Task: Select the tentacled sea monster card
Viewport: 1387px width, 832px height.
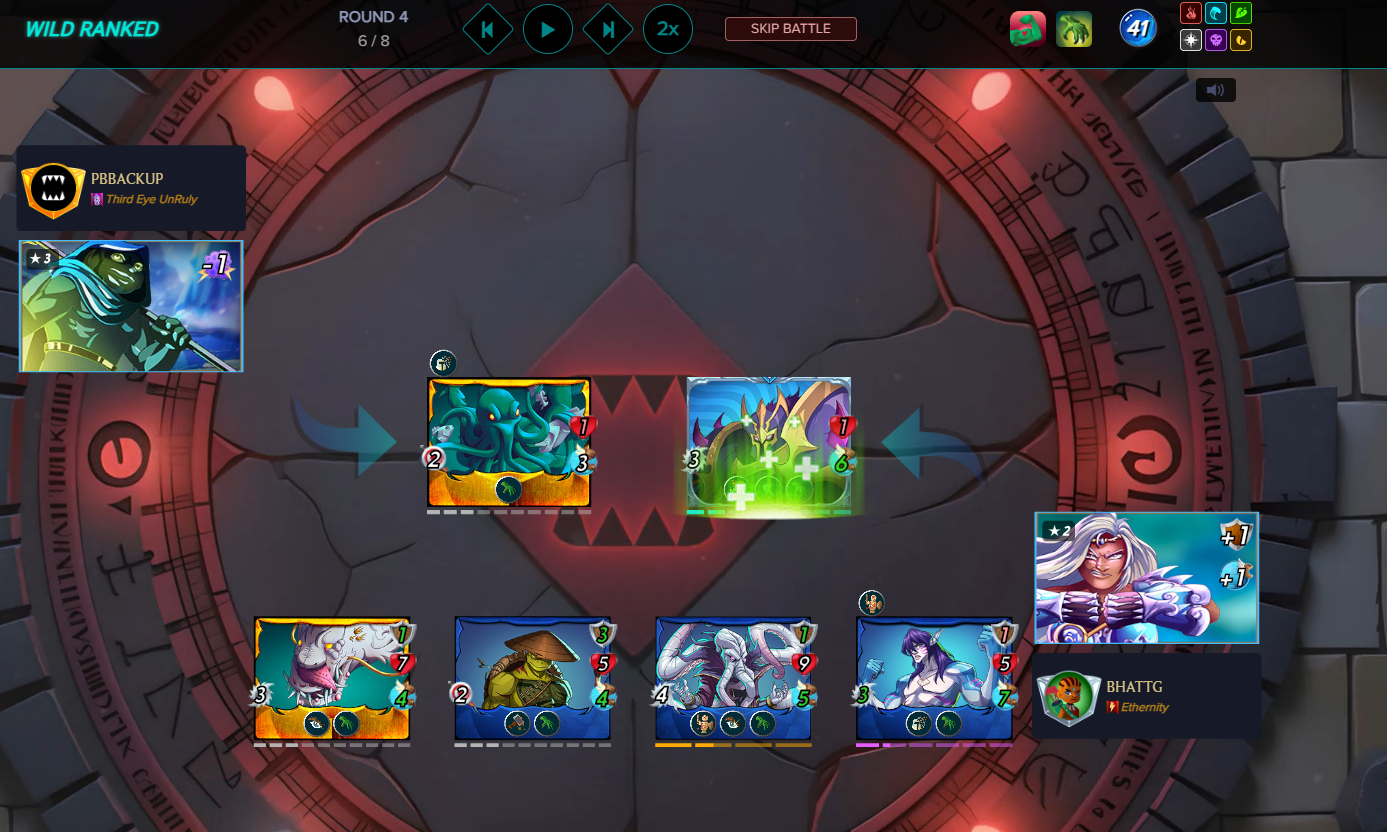Action: 734,679
